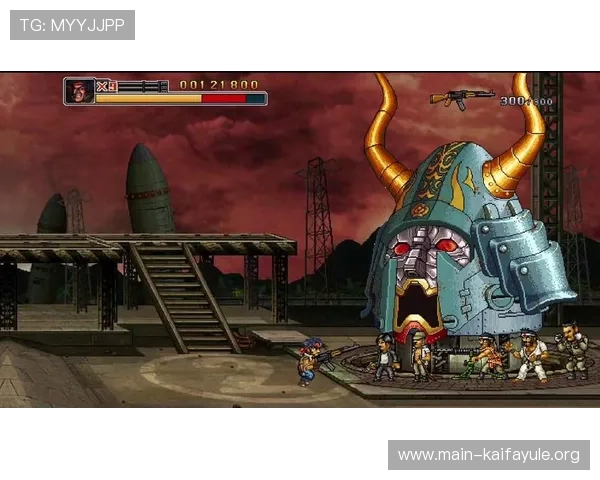Image resolution: width=600 pixels, height=480 pixels.
Task: Select the AK-47 rifle weapon icon
Action: pyautogui.click(x=461, y=97)
